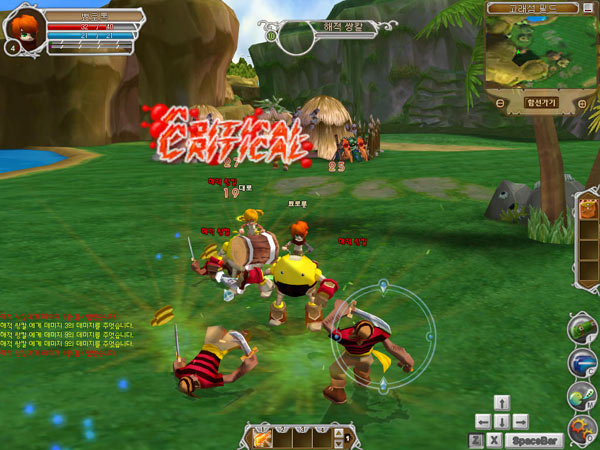Zoom in the minimap with the plus button

[x=579, y=102]
